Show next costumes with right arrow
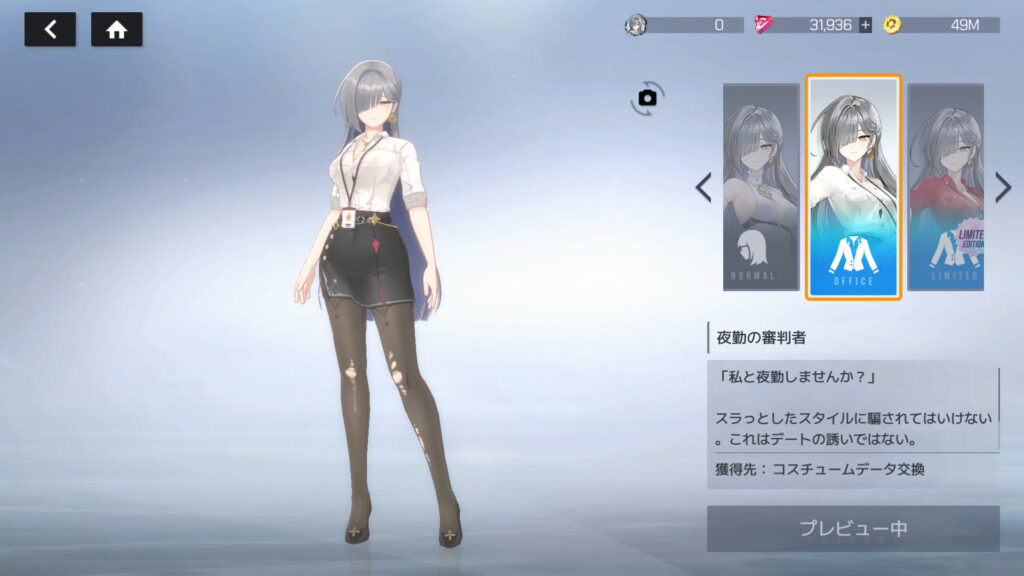Screen dimensions: 1024x576 coord(1003,187)
